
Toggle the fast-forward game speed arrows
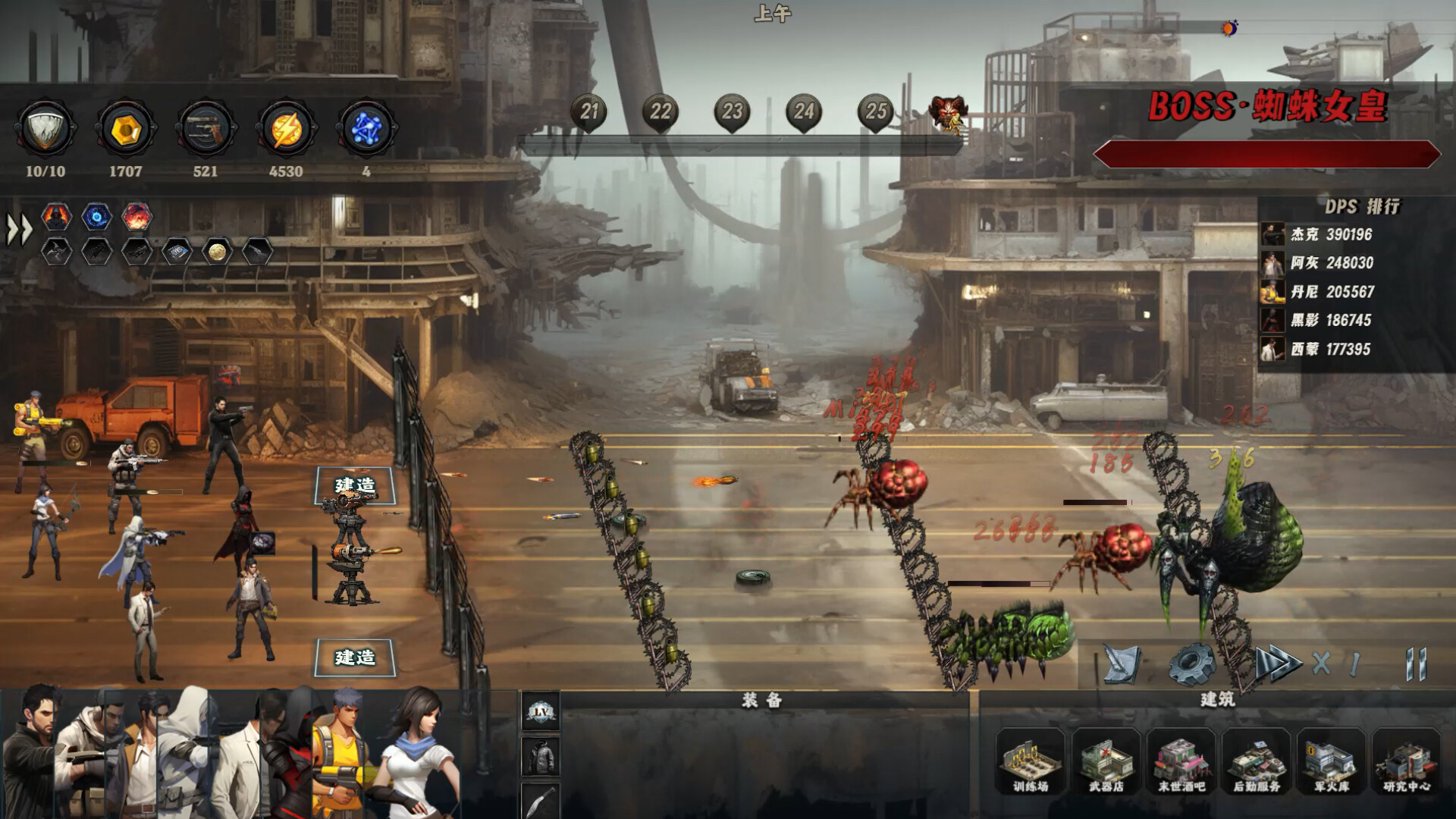(x=1279, y=664)
